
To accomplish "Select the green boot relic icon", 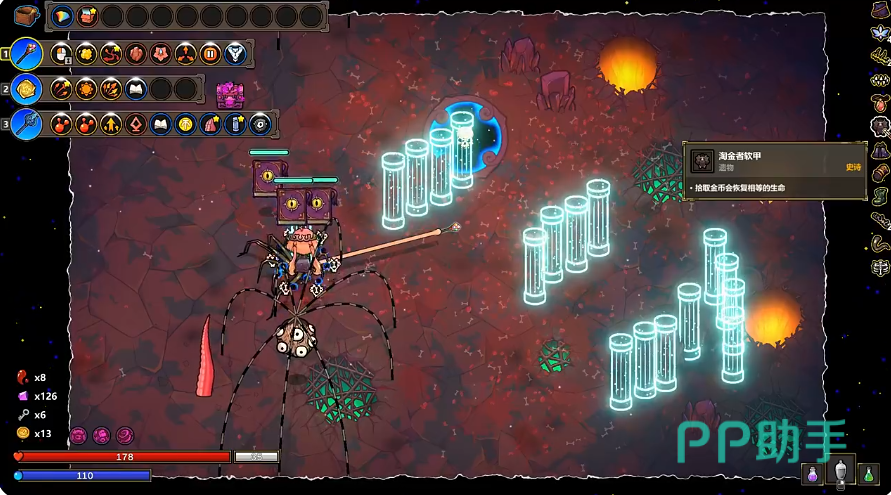I will pyautogui.click(x=880, y=196).
